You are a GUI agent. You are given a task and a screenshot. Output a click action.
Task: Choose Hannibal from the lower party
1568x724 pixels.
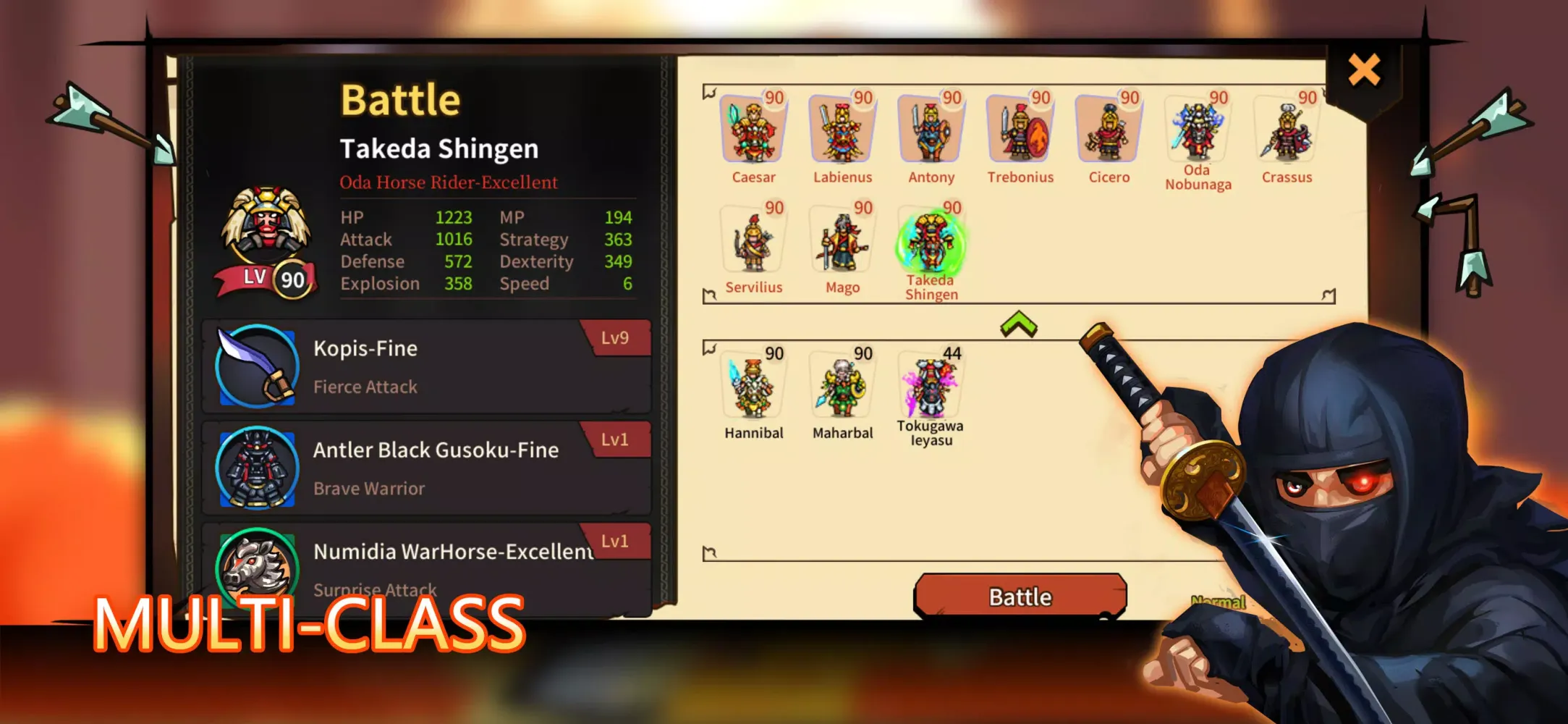coord(754,386)
